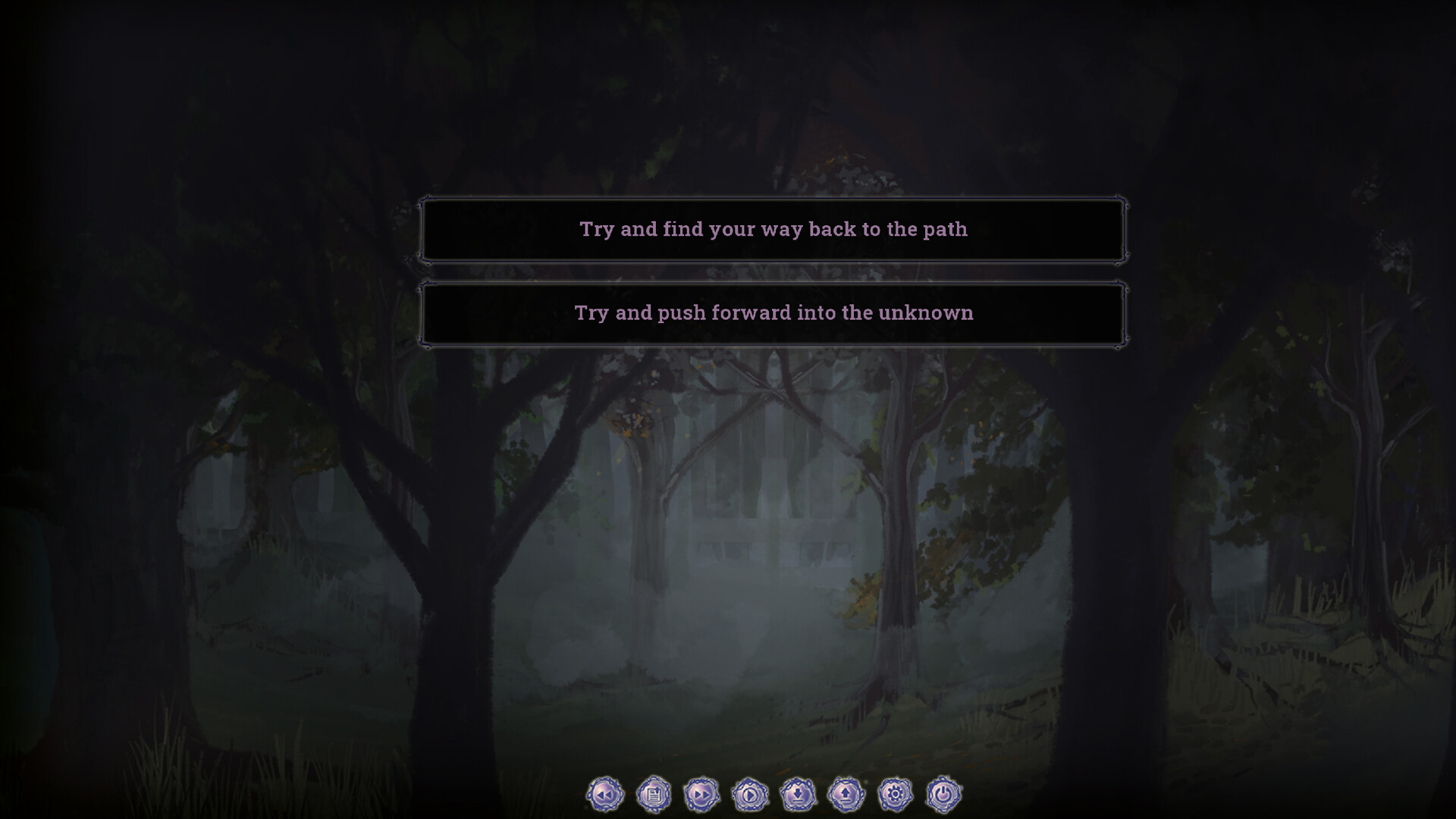Open the dialogue history log
The height and width of the screenshot is (819, 1456).
pos(654,794)
